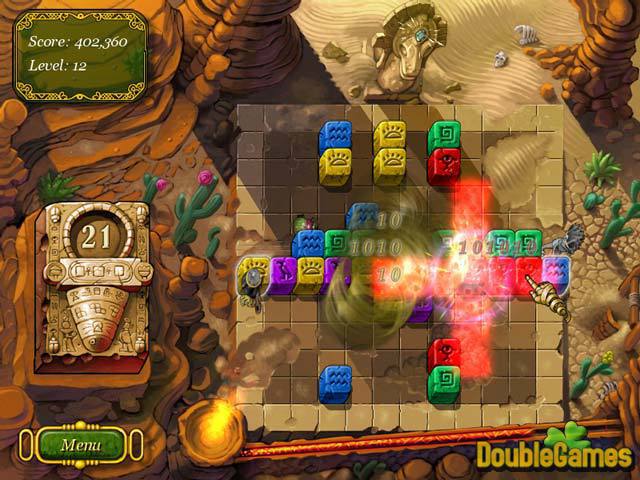Screen dimensions: 640x480
Task: Open the green Menu button
Action: pyautogui.click(x=81, y=444)
